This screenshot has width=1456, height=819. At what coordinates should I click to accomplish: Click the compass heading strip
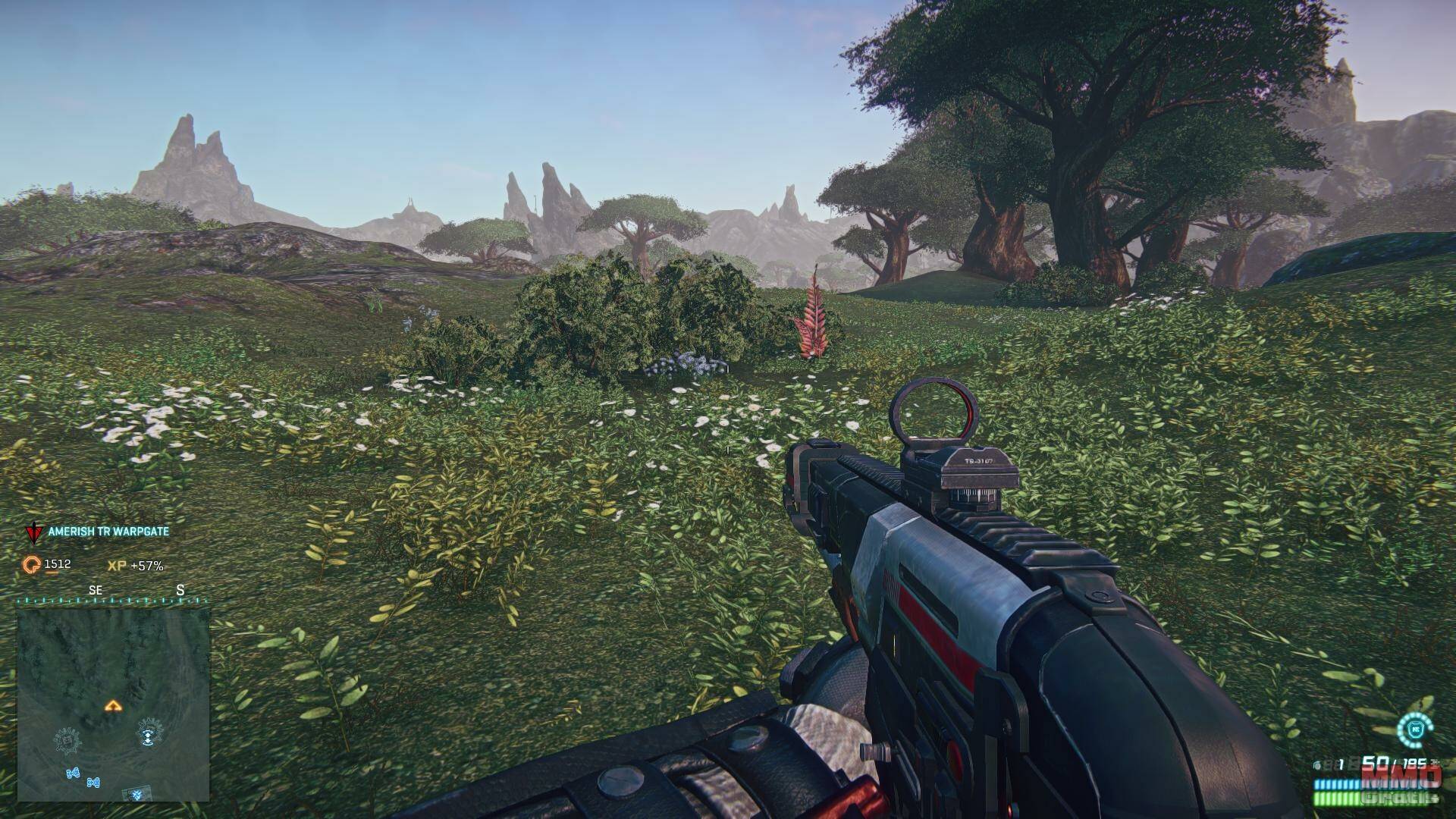click(114, 599)
